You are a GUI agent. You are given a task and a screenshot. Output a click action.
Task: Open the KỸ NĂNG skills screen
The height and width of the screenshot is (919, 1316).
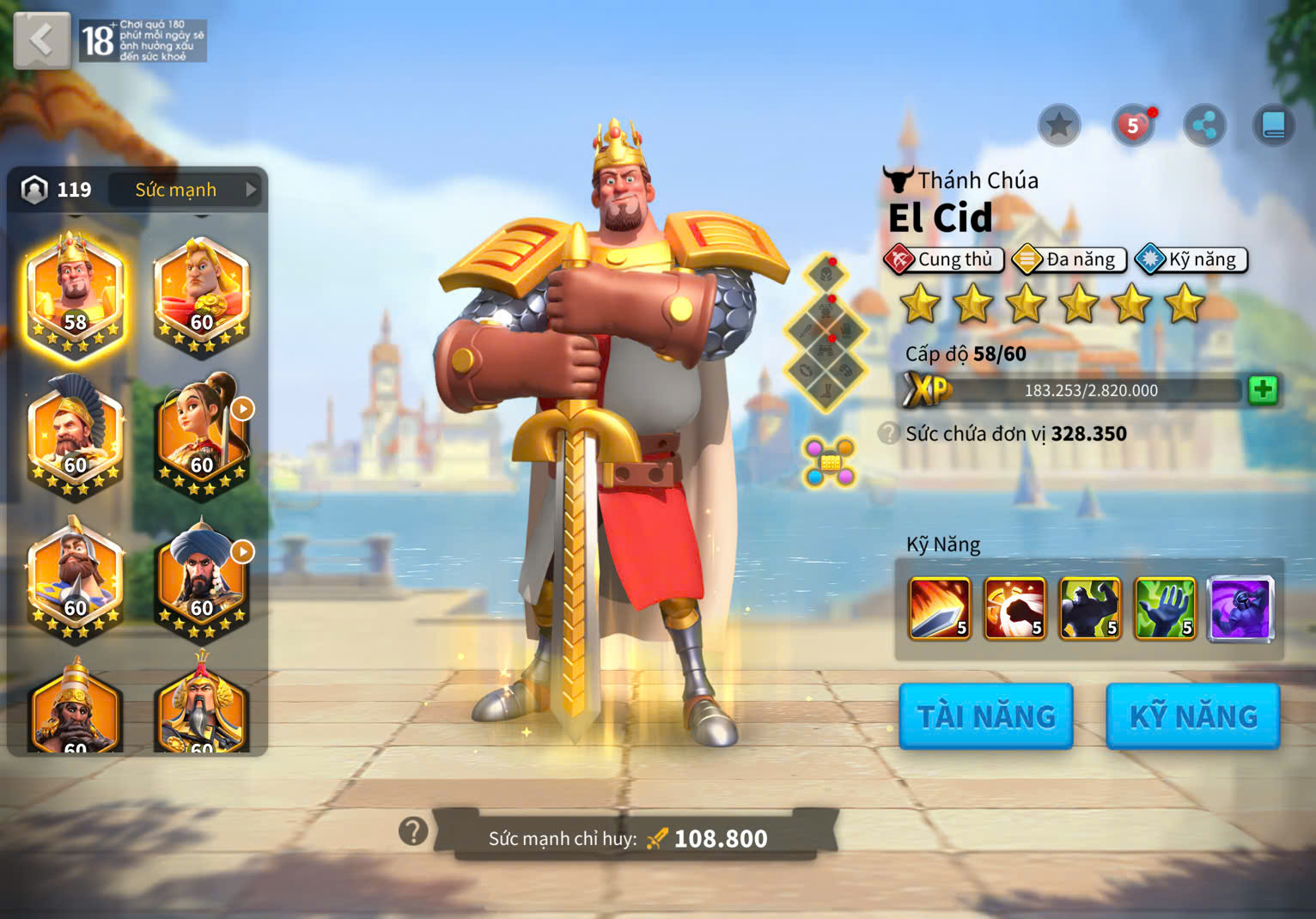pos(1193,716)
